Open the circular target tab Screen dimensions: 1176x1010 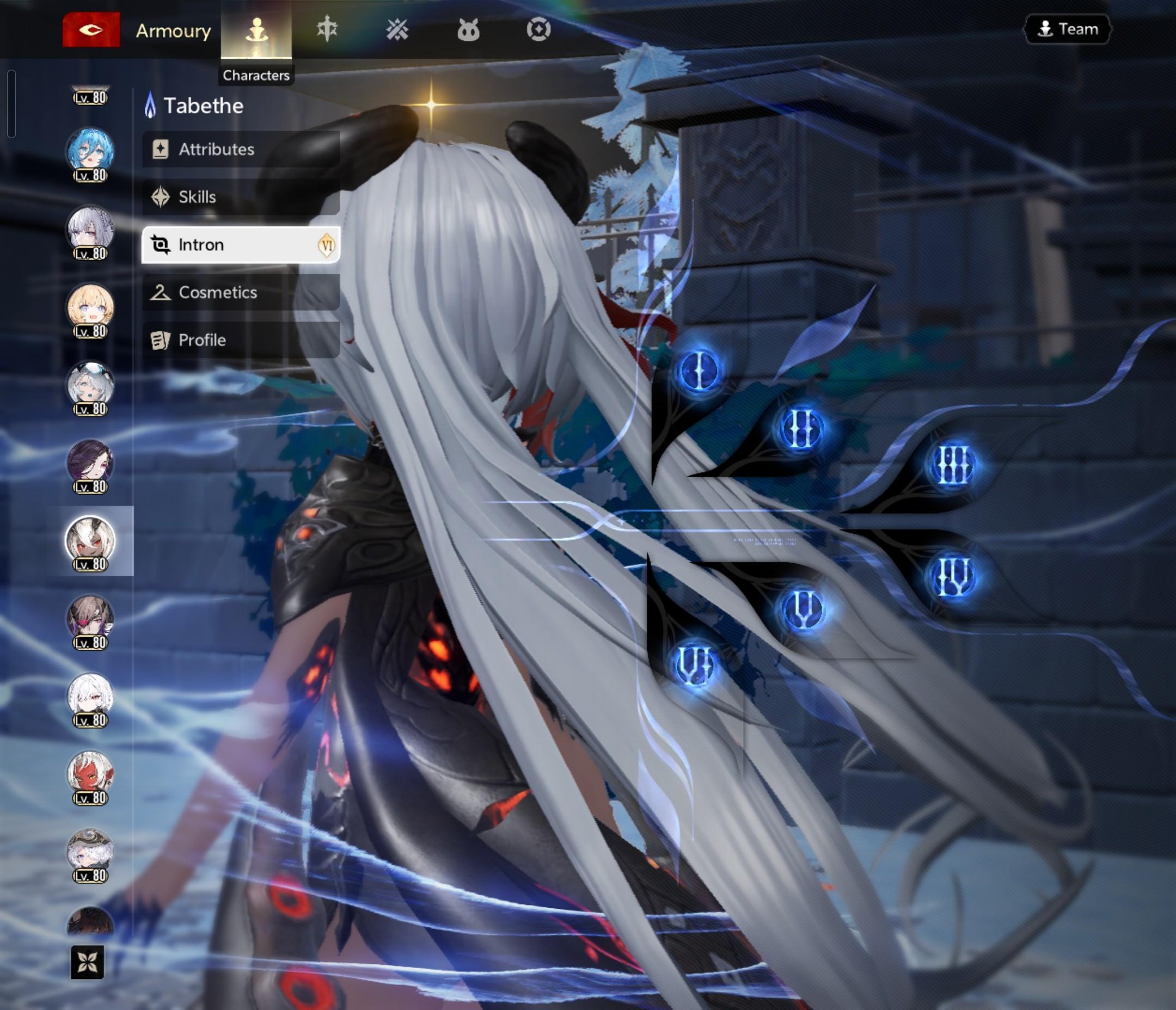click(x=538, y=29)
